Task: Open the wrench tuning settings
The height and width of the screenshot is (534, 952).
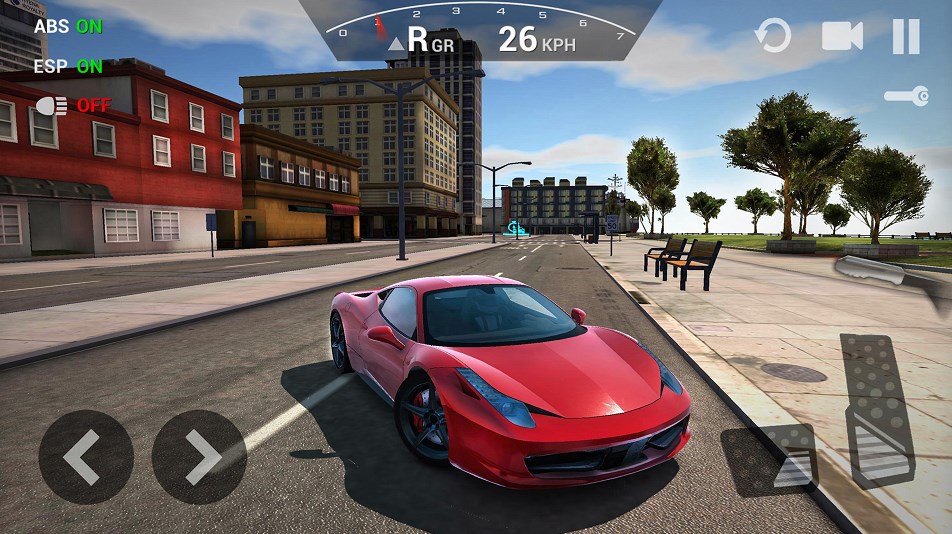Action: click(906, 97)
